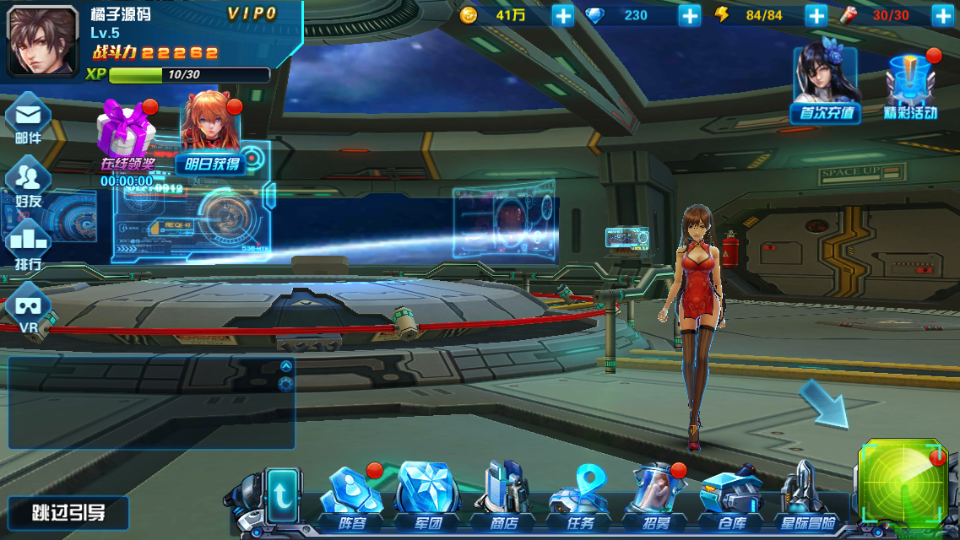Open the 好友 friends list

pyautogui.click(x=28, y=183)
